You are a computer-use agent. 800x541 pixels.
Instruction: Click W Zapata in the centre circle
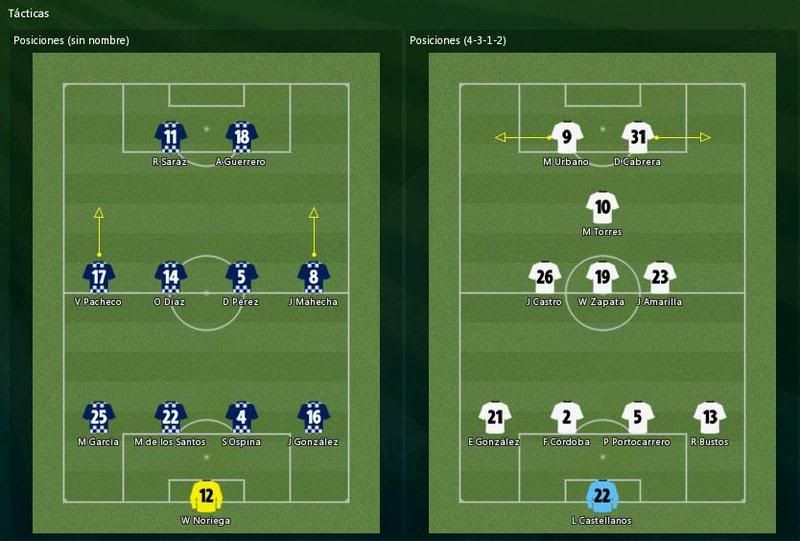coord(602,277)
